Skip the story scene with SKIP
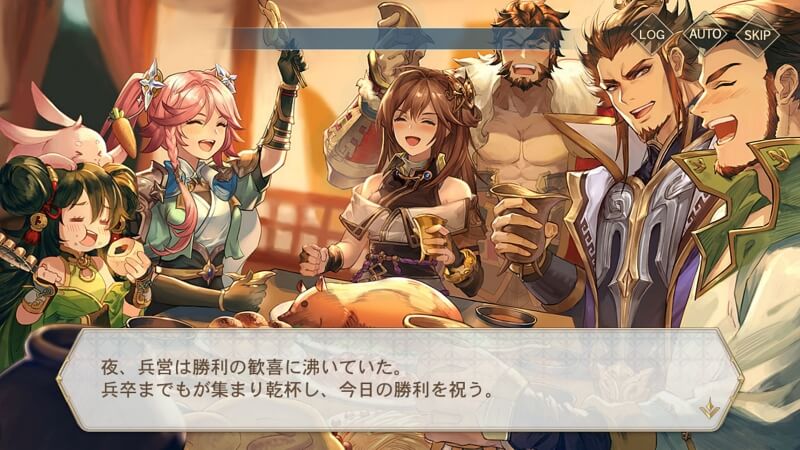The width and height of the screenshot is (800, 450). click(758, 33)
